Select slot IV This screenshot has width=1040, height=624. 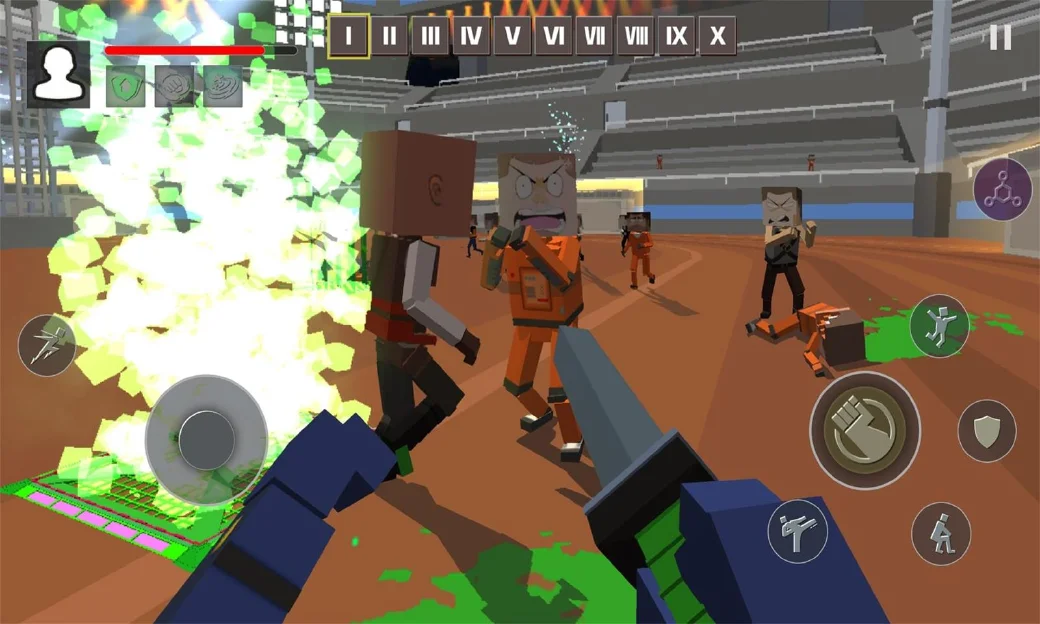(x=471, y=37)
